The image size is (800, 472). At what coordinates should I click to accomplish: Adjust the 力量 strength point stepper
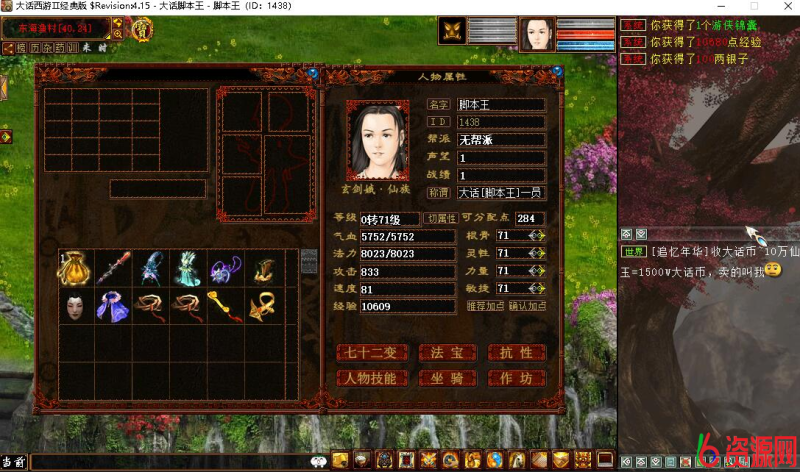coord(537,270)
